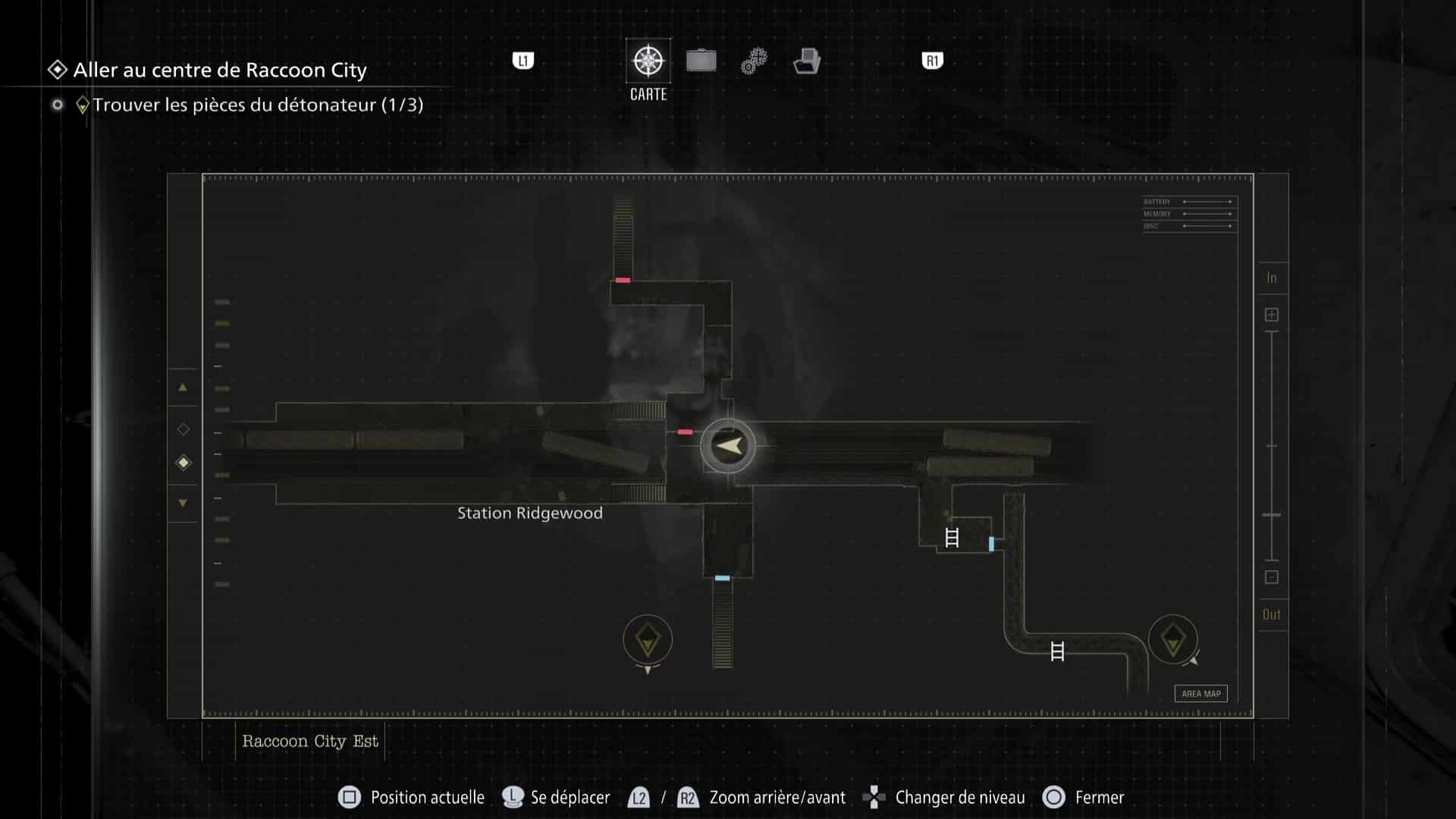Viewport: 1456px width, 819px height.
Task: Click the down arrow in the floor selector
Action: (183, 503)
